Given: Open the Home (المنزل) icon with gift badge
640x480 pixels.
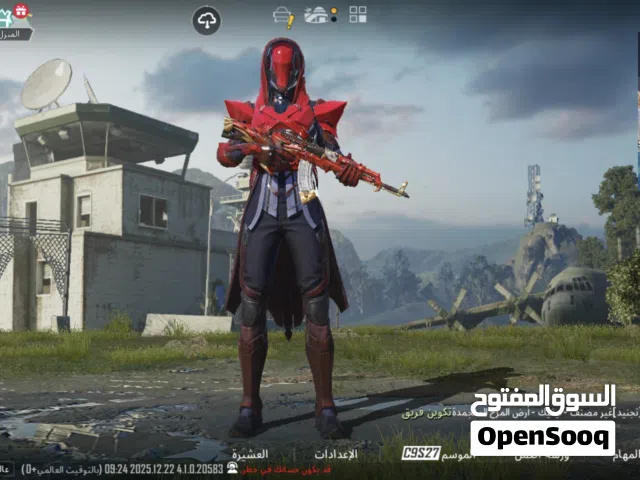Looking at the screenshot, I should coord(14,22).
